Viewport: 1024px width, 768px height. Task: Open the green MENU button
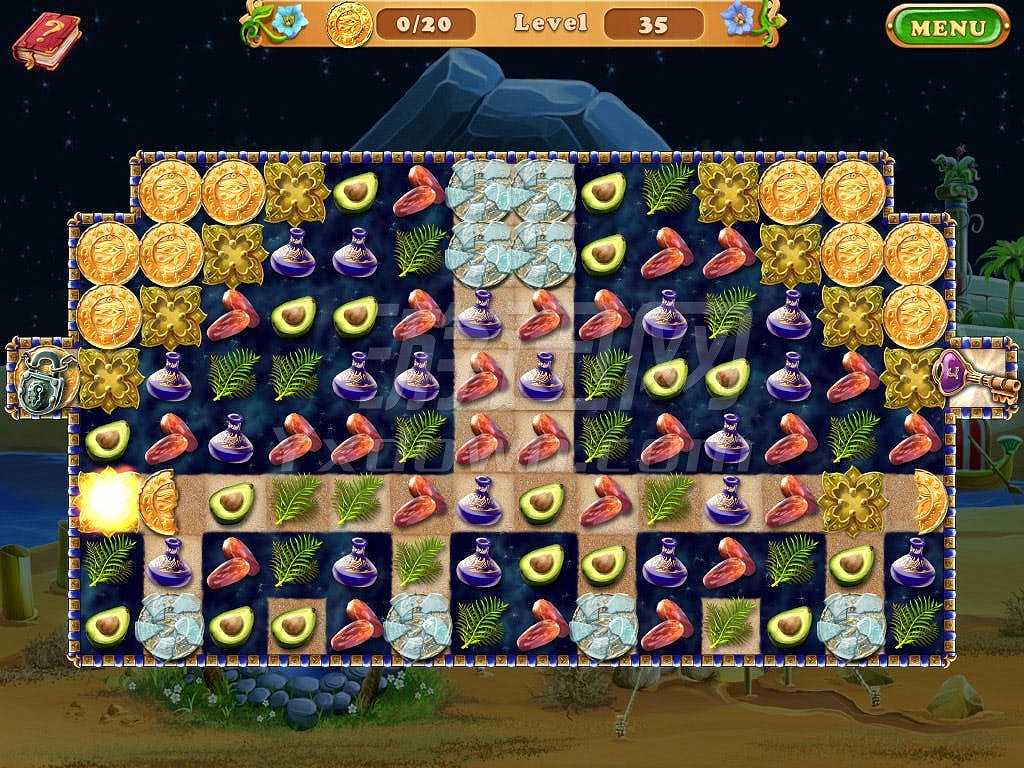click(947, 26)
